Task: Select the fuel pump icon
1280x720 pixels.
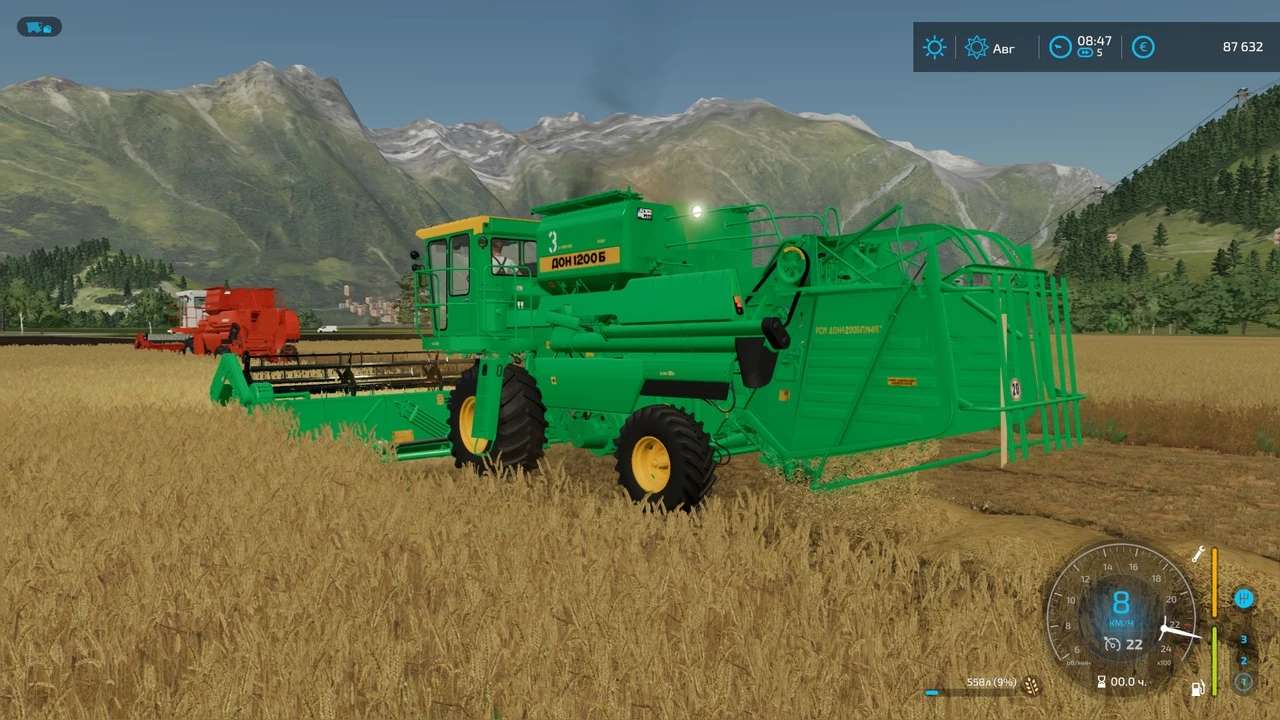Action: [1197, 688]
